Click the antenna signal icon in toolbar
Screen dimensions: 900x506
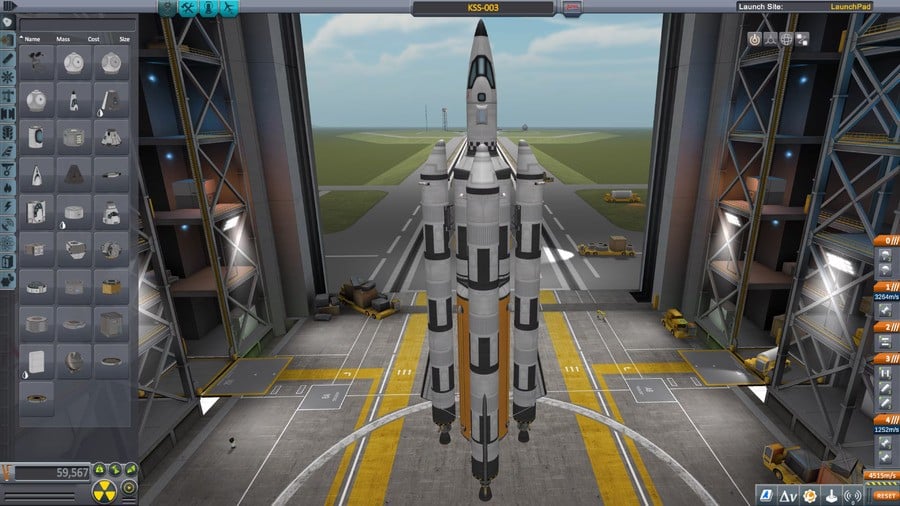coord(854,494)
